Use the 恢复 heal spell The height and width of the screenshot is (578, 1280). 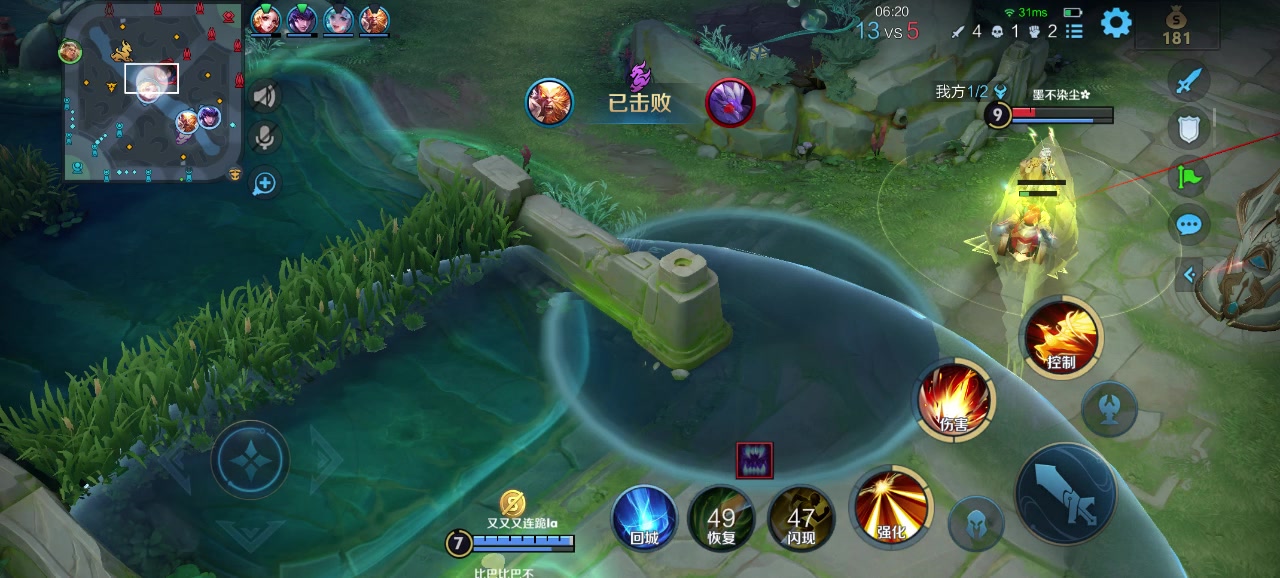tap(721, 518)
